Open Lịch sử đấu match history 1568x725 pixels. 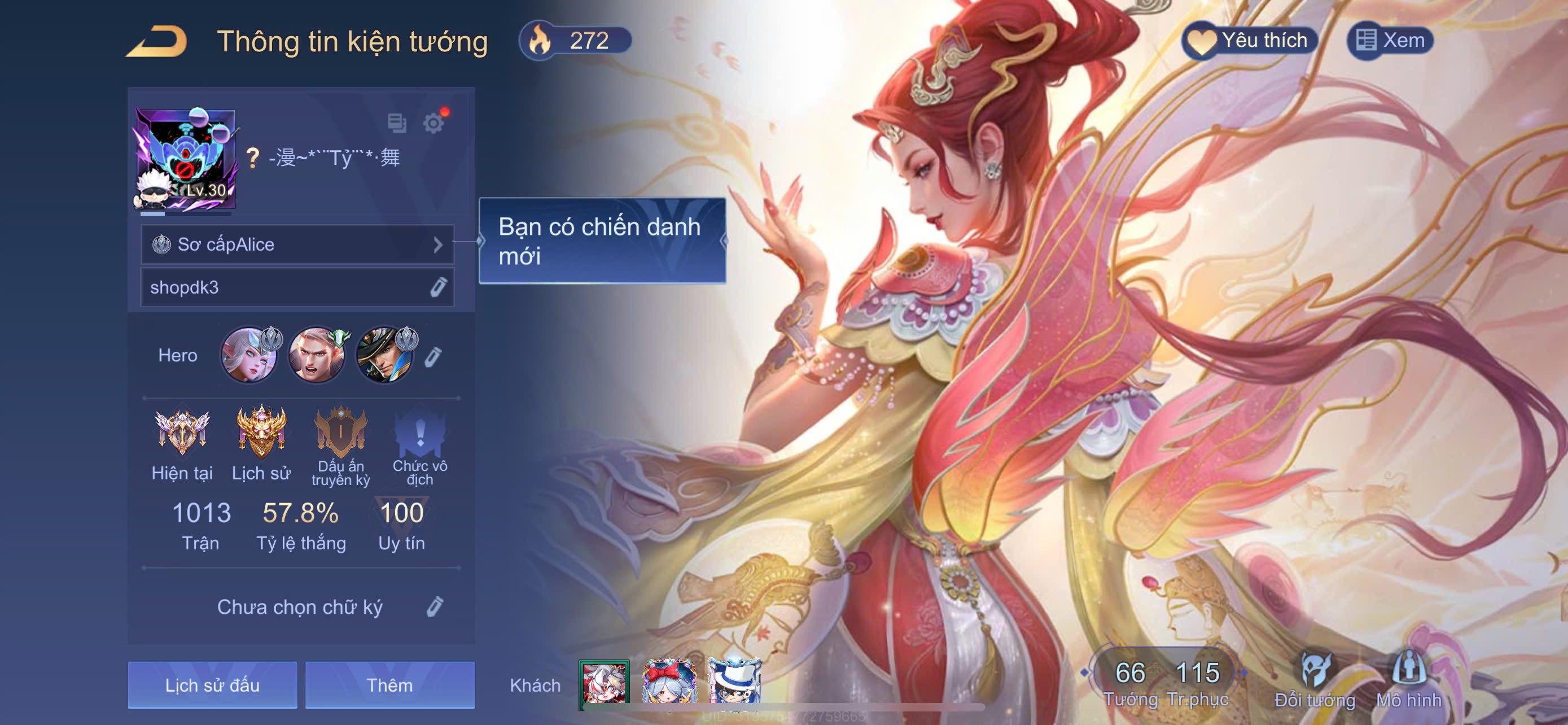212,685
